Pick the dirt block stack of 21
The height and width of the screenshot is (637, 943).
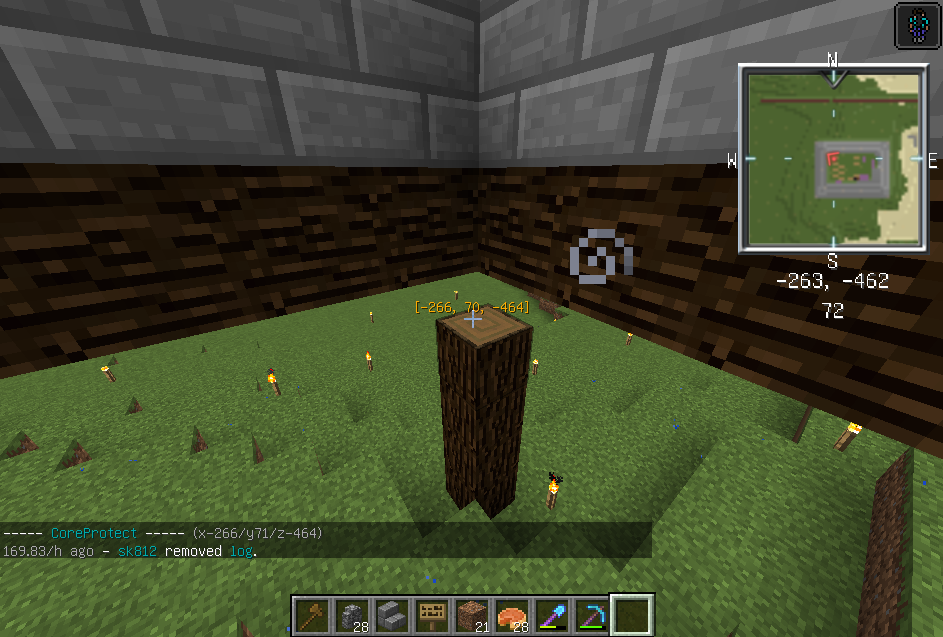472,614
